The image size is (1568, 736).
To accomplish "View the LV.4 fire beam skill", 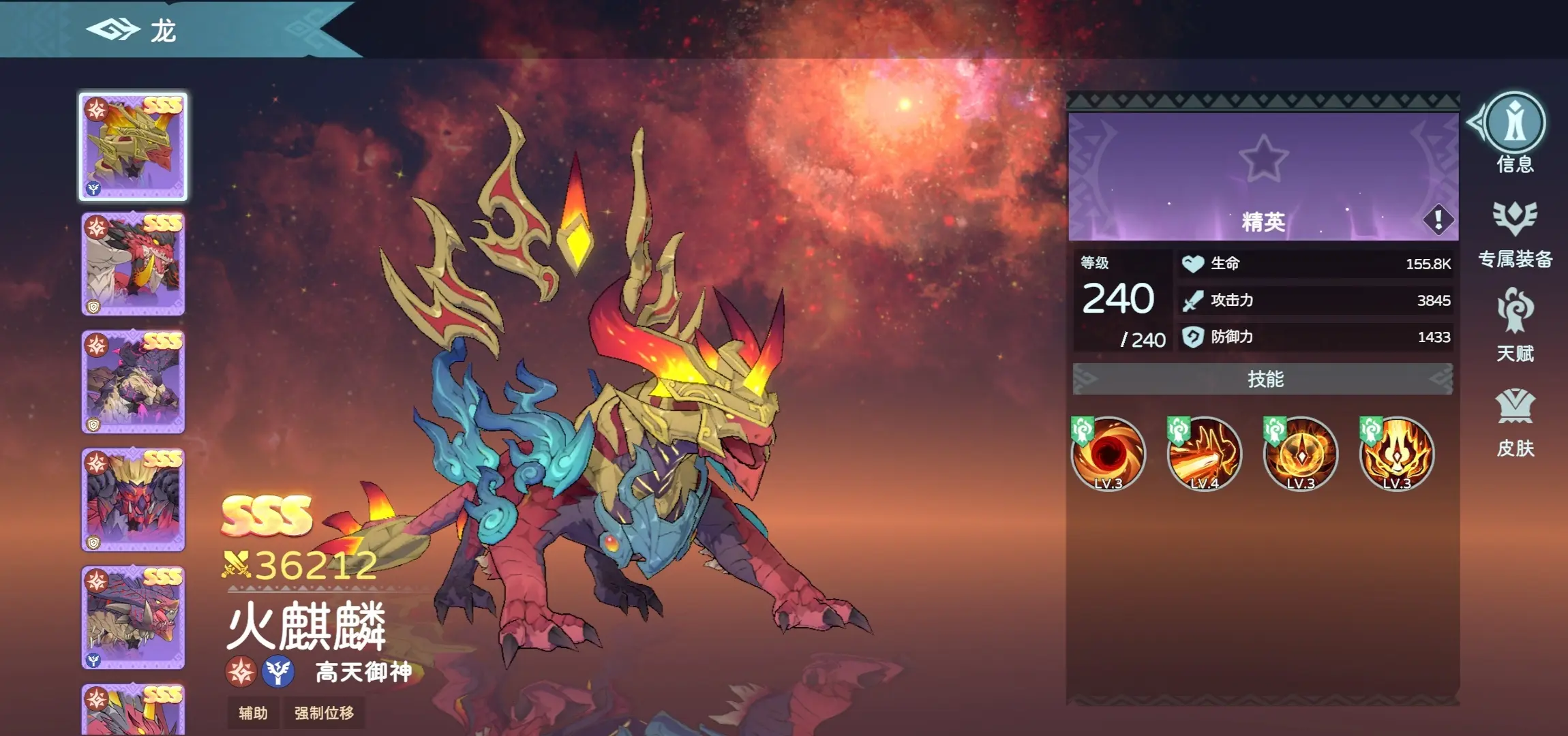I will pyautogui.click(x=1205, y=453).
